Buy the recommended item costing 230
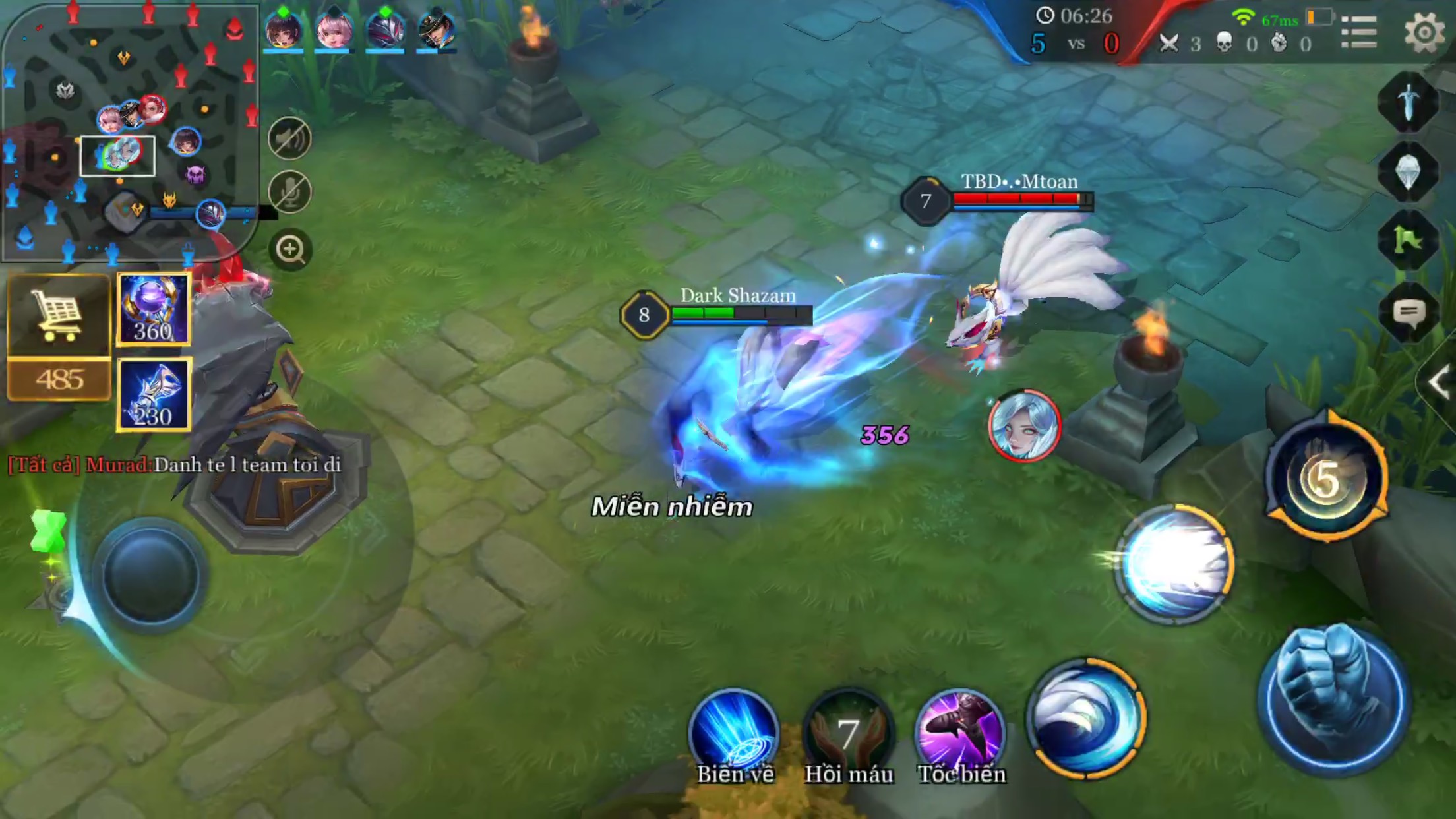 [x=154, y=394]
